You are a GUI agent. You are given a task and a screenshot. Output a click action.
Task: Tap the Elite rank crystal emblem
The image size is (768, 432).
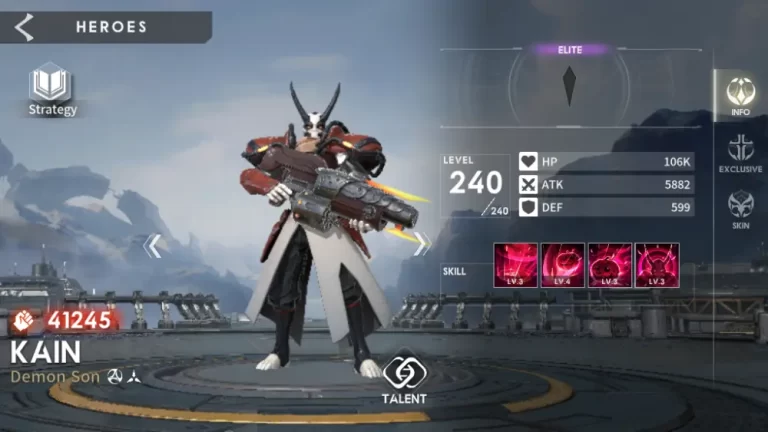click(569, 86)
